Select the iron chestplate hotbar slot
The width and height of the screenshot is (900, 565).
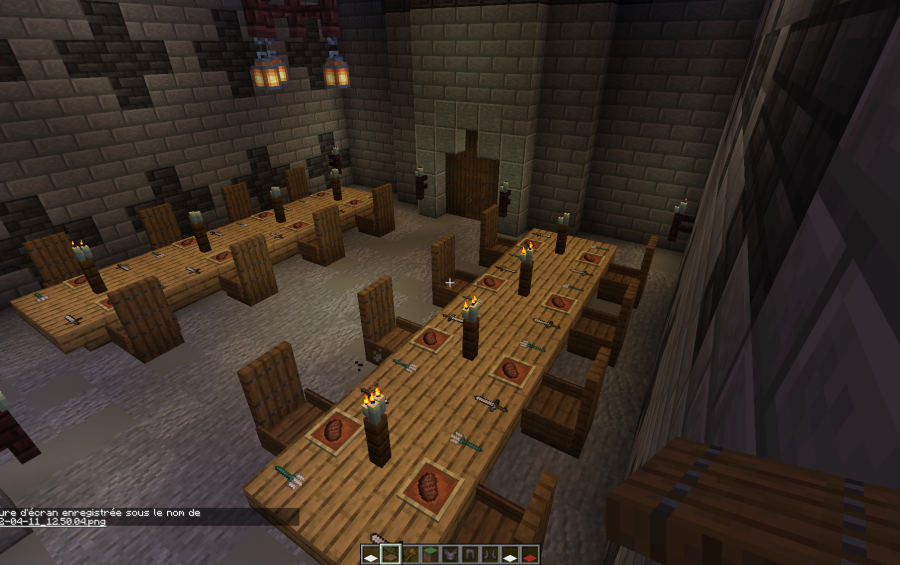451,554
